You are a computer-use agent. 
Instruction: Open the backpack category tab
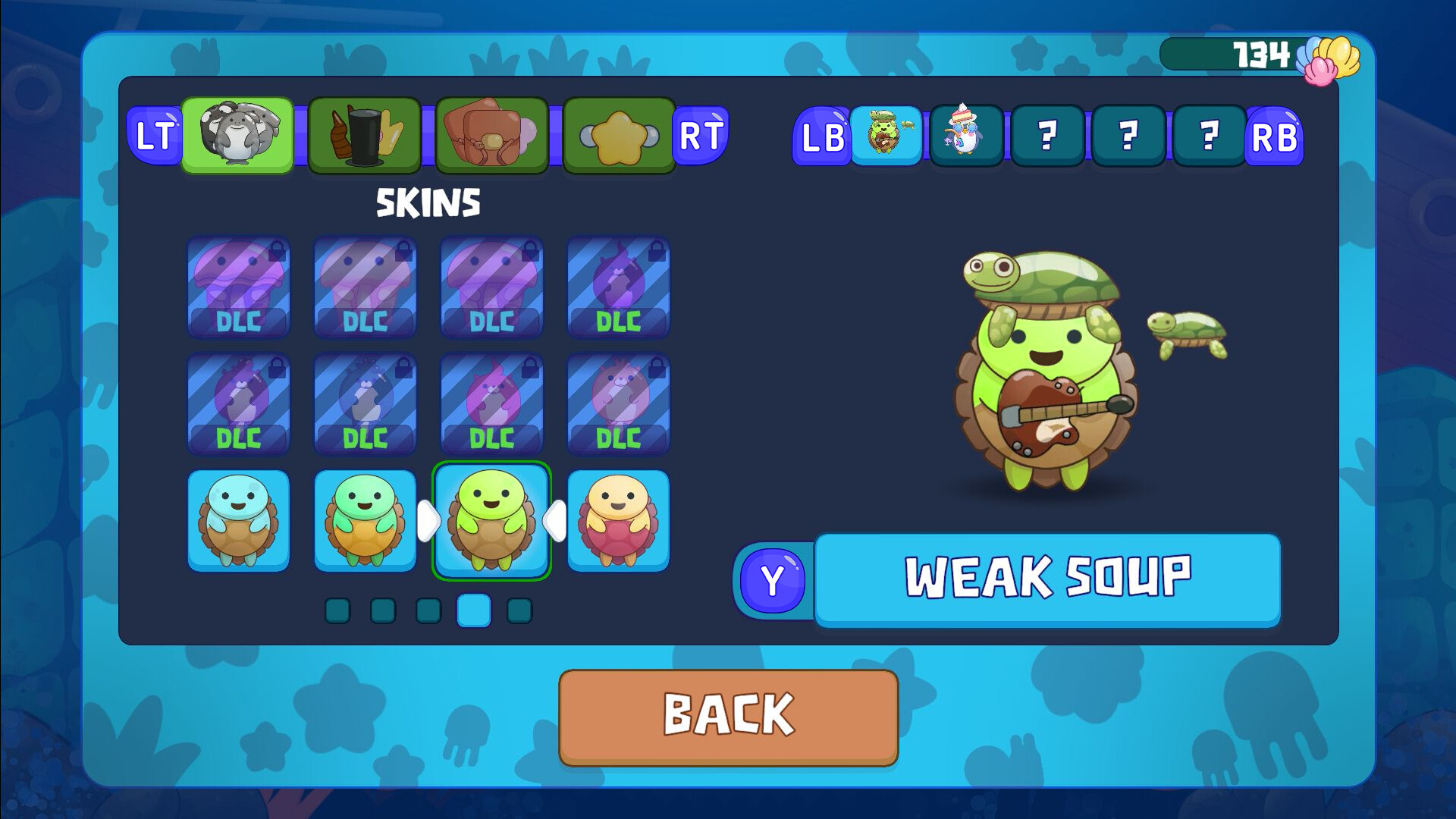pos(491,135)
